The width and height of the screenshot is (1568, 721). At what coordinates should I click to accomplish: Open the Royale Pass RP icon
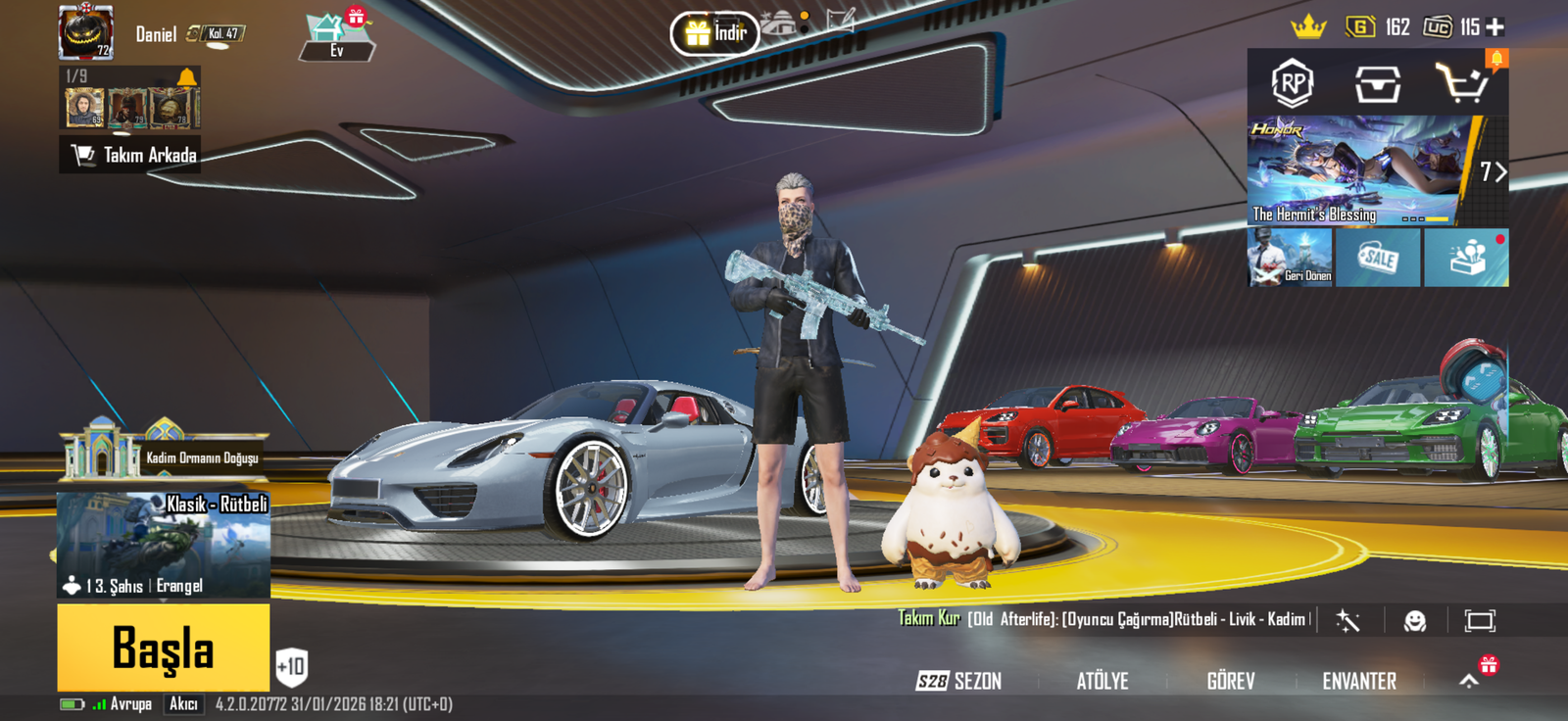[1292, 84]
